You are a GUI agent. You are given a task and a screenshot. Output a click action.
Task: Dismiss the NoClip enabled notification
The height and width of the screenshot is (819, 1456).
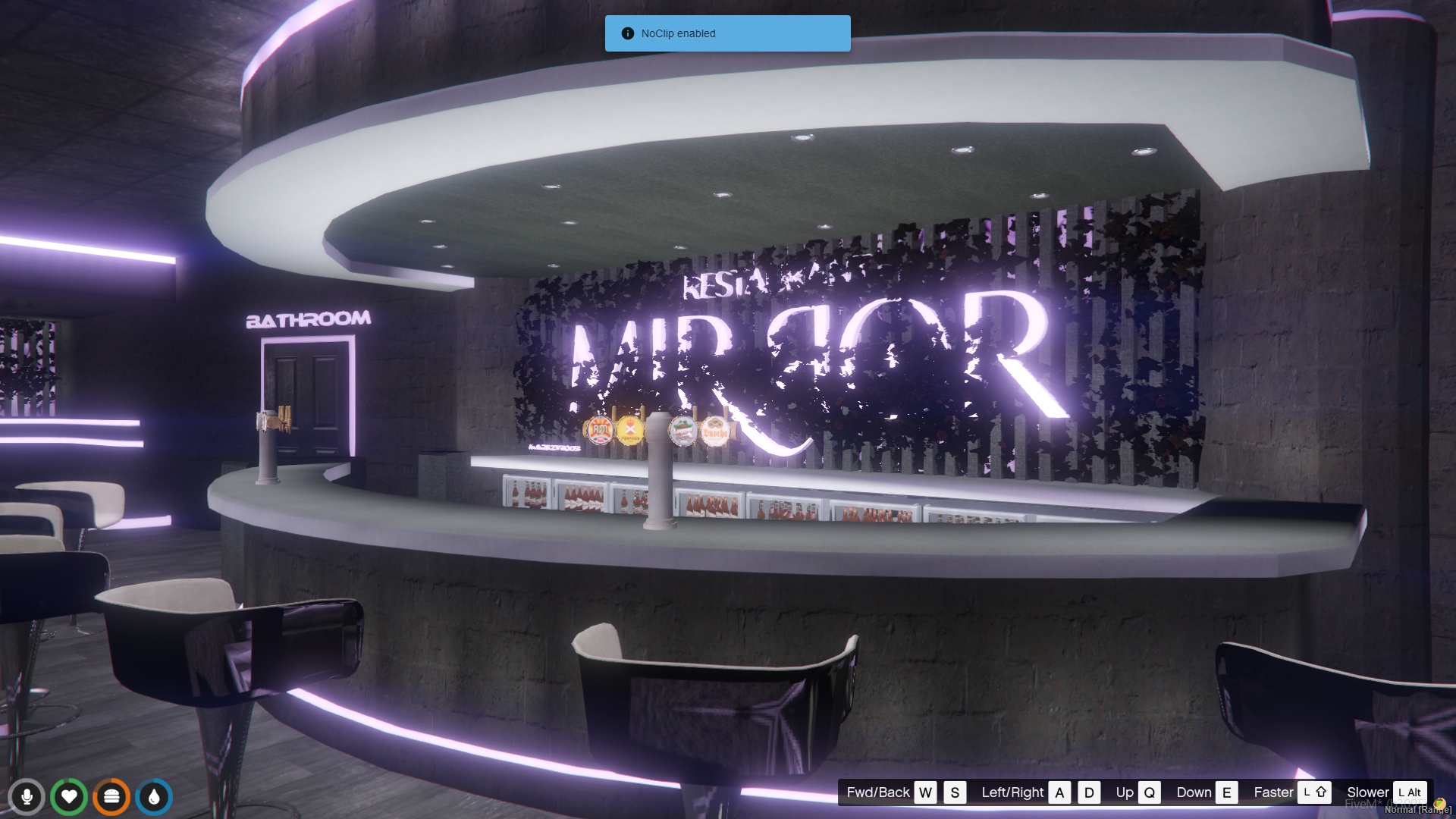click(727, 33)
